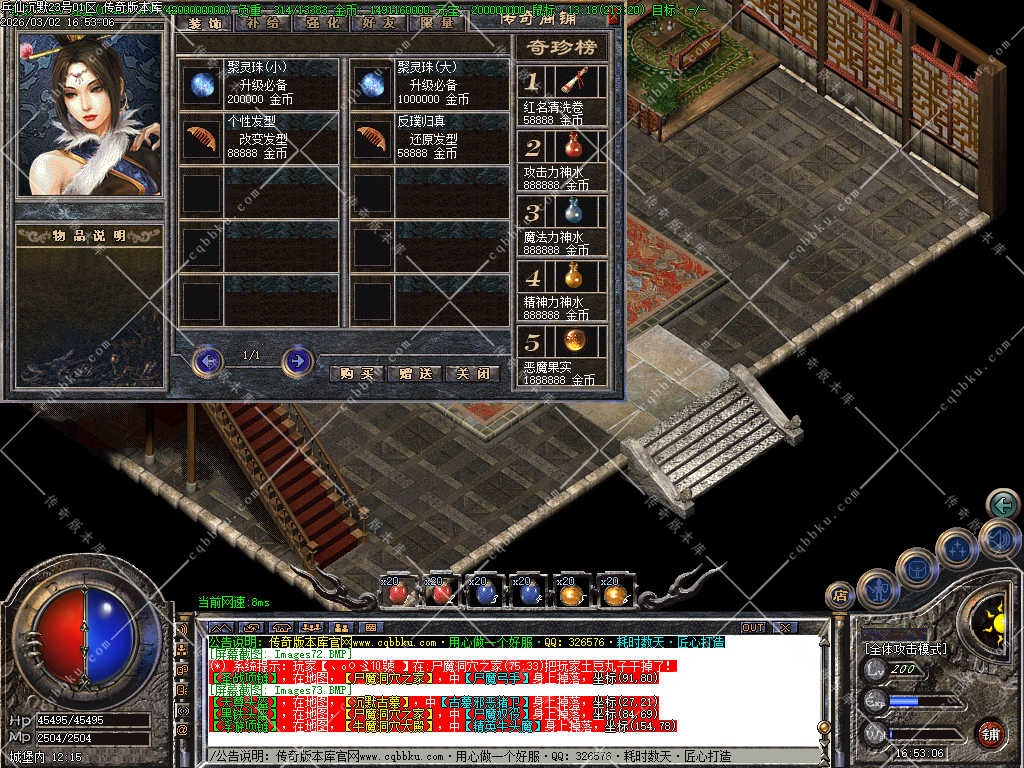Type in the chat input field
Viewport: 1024px width, 768px height.
point(500,756)
